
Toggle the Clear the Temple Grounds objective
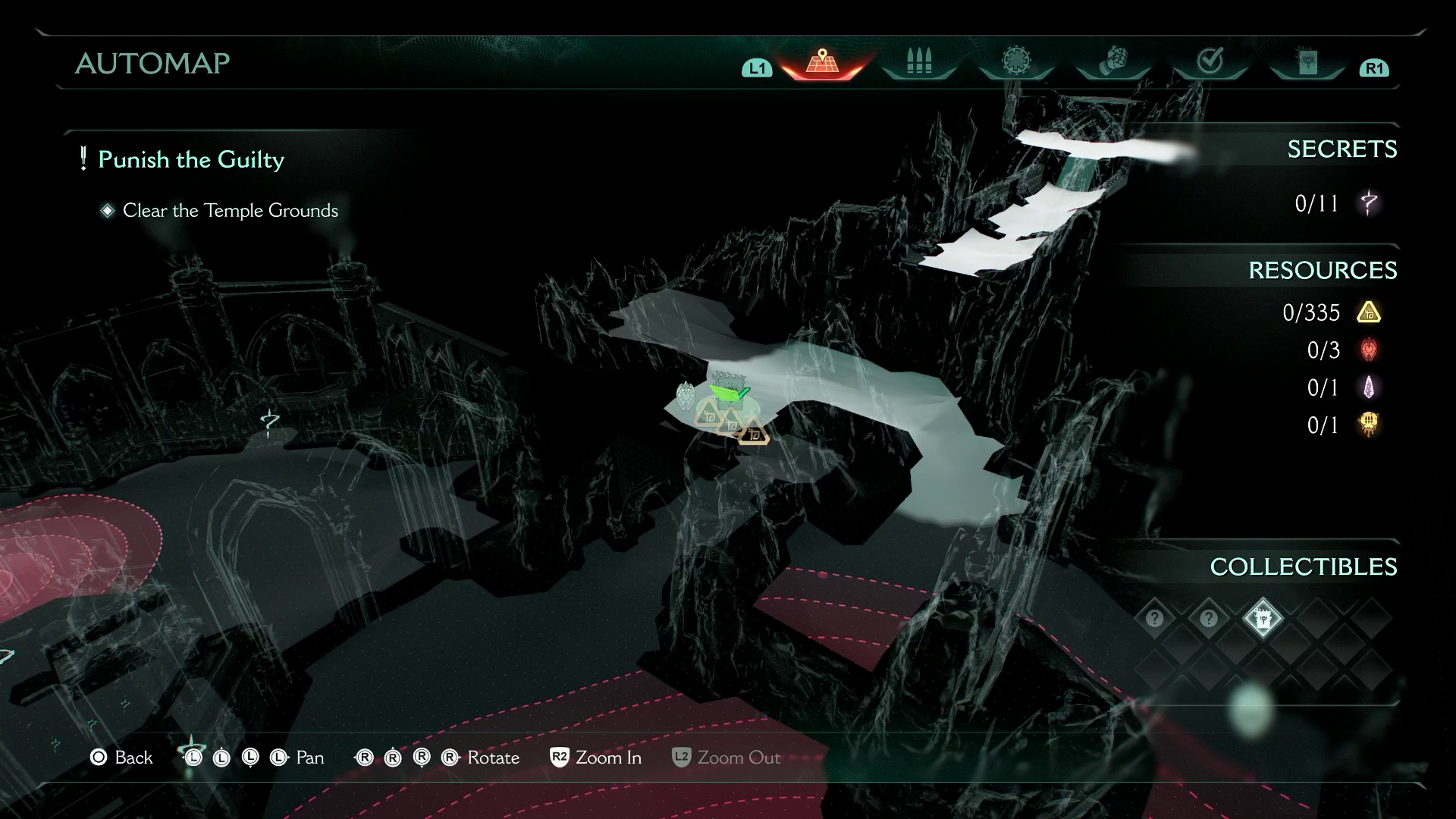point(230,211)
